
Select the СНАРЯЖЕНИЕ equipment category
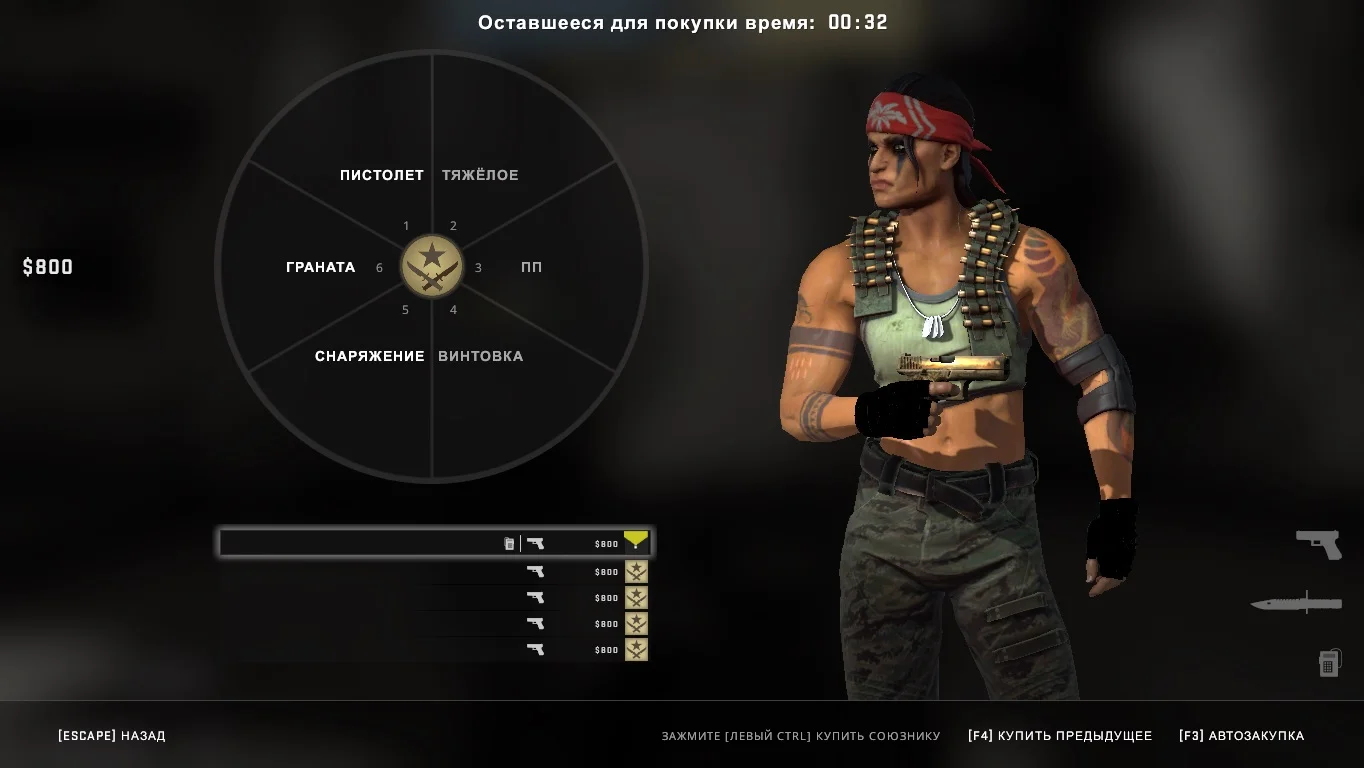(x=369, y=356)
